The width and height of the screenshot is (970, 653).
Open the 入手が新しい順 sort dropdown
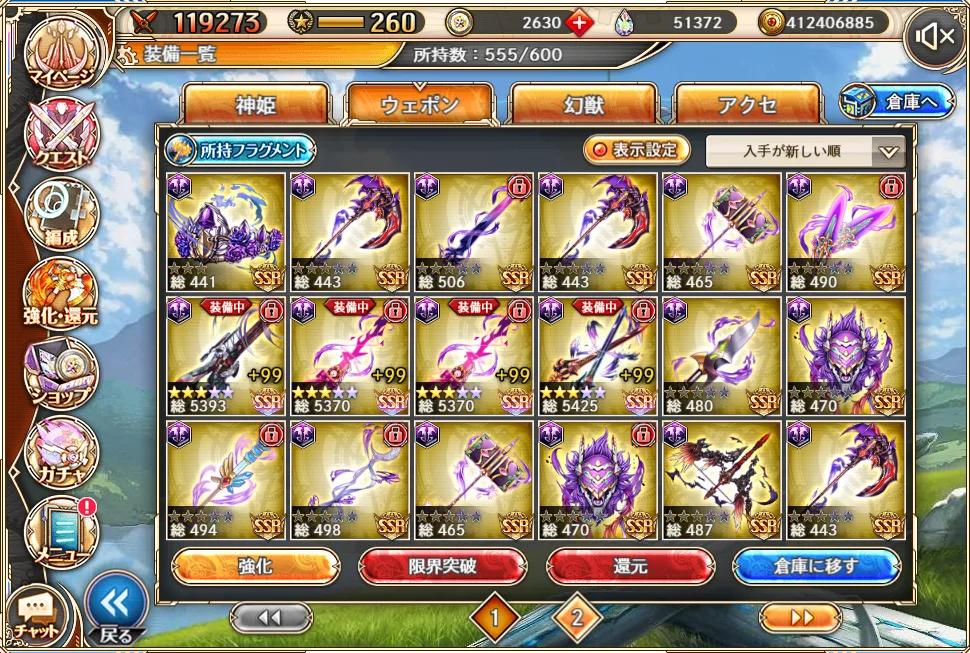pyautogui.click(x=805, y=152)
